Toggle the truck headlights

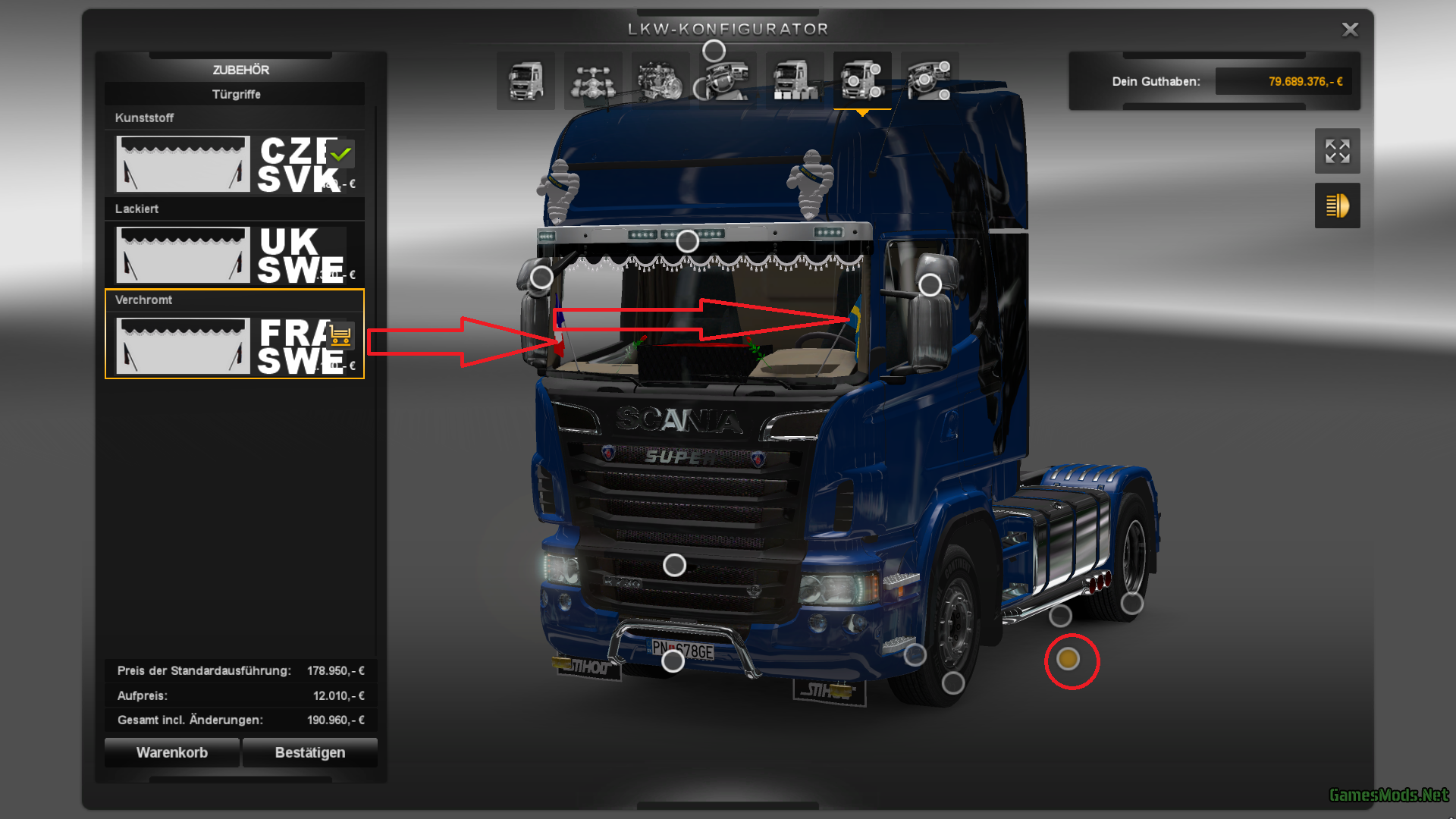1337,206
